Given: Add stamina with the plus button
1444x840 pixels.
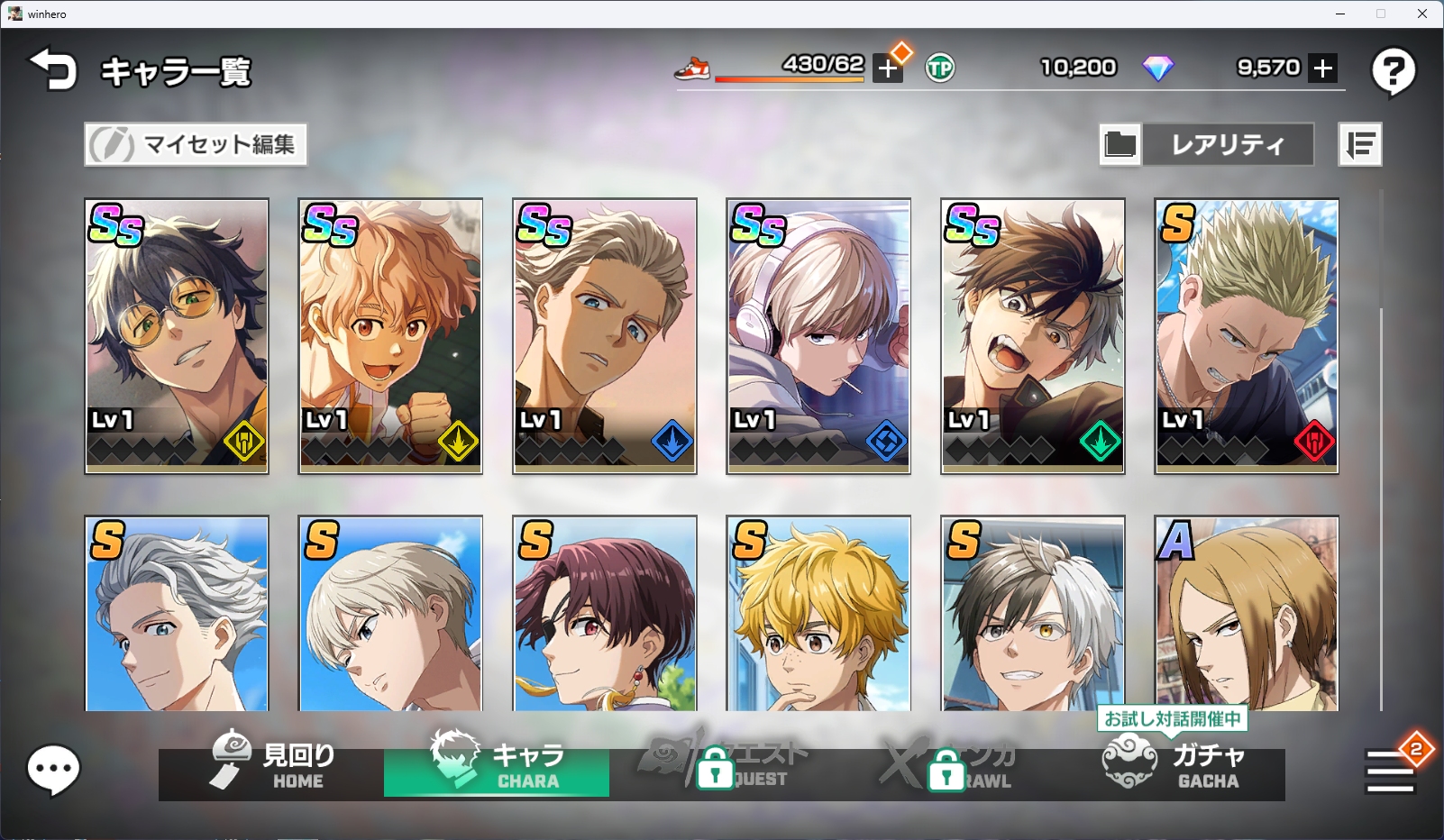Looking at the screenshot, I should (x=888, y=68).
